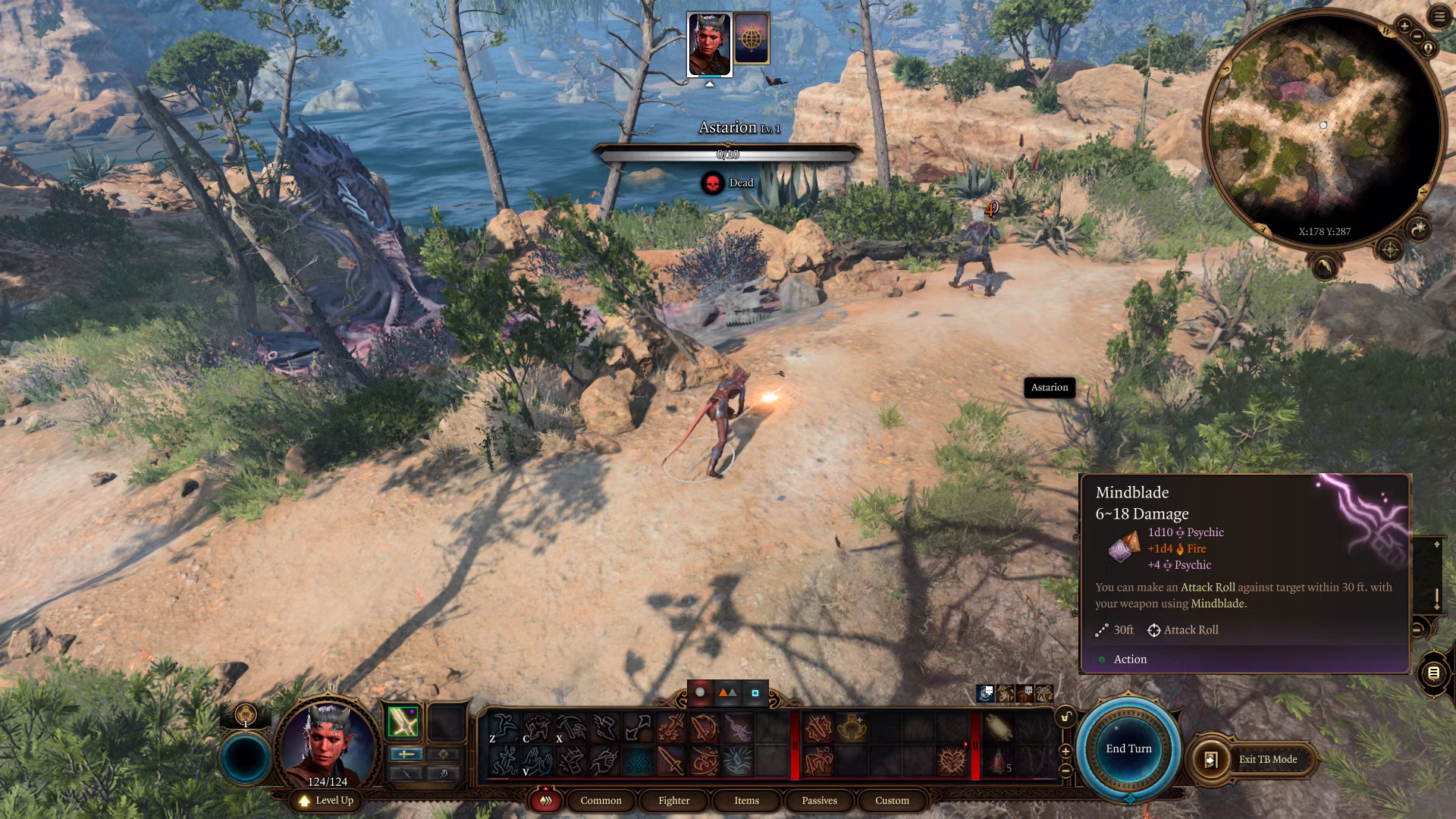Open the hamburger menu beside the minimap
The width and height of the screenshot is (1456, 819).
click(1439, 17)
